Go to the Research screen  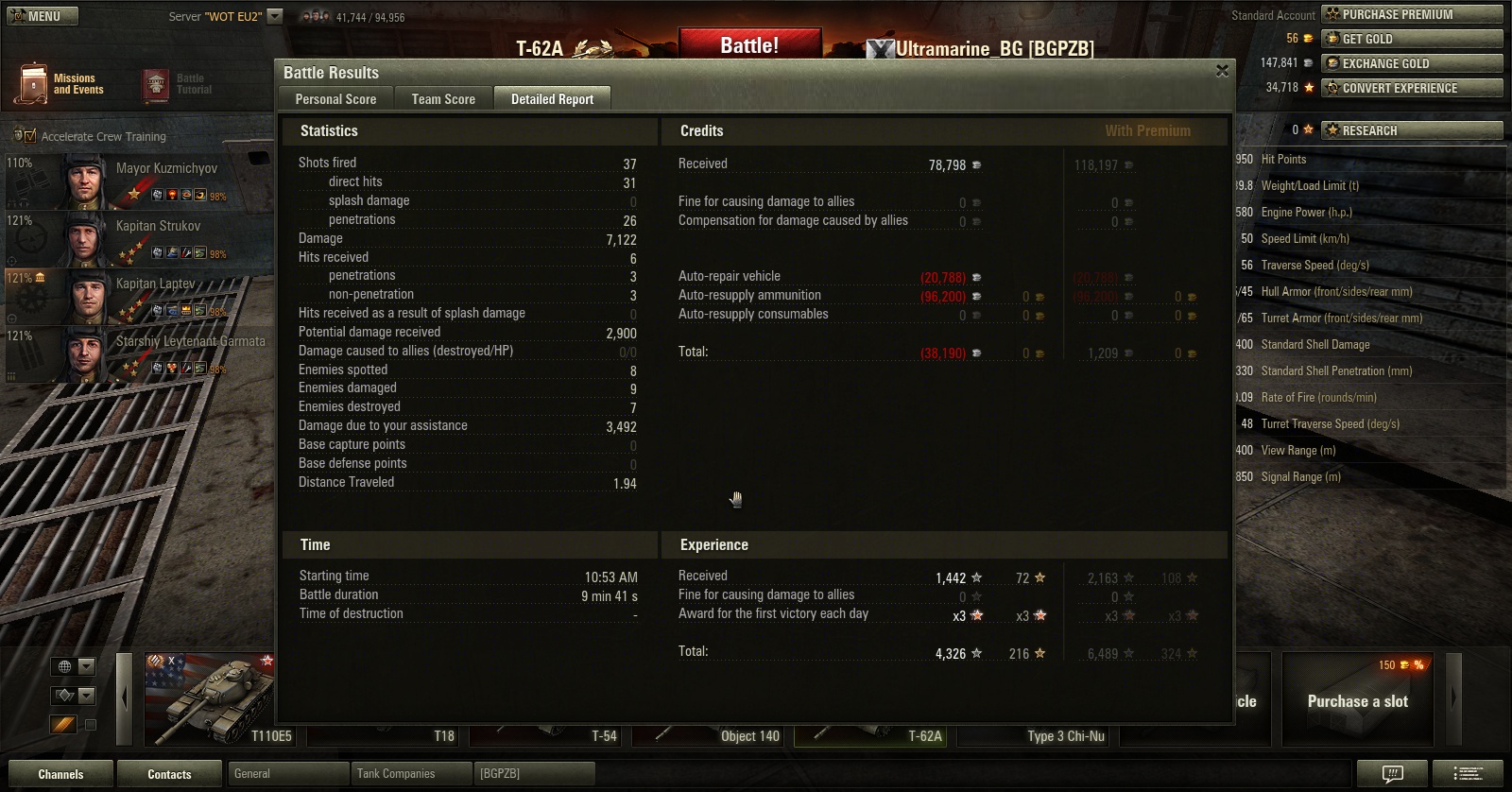tap(1412, 130)
